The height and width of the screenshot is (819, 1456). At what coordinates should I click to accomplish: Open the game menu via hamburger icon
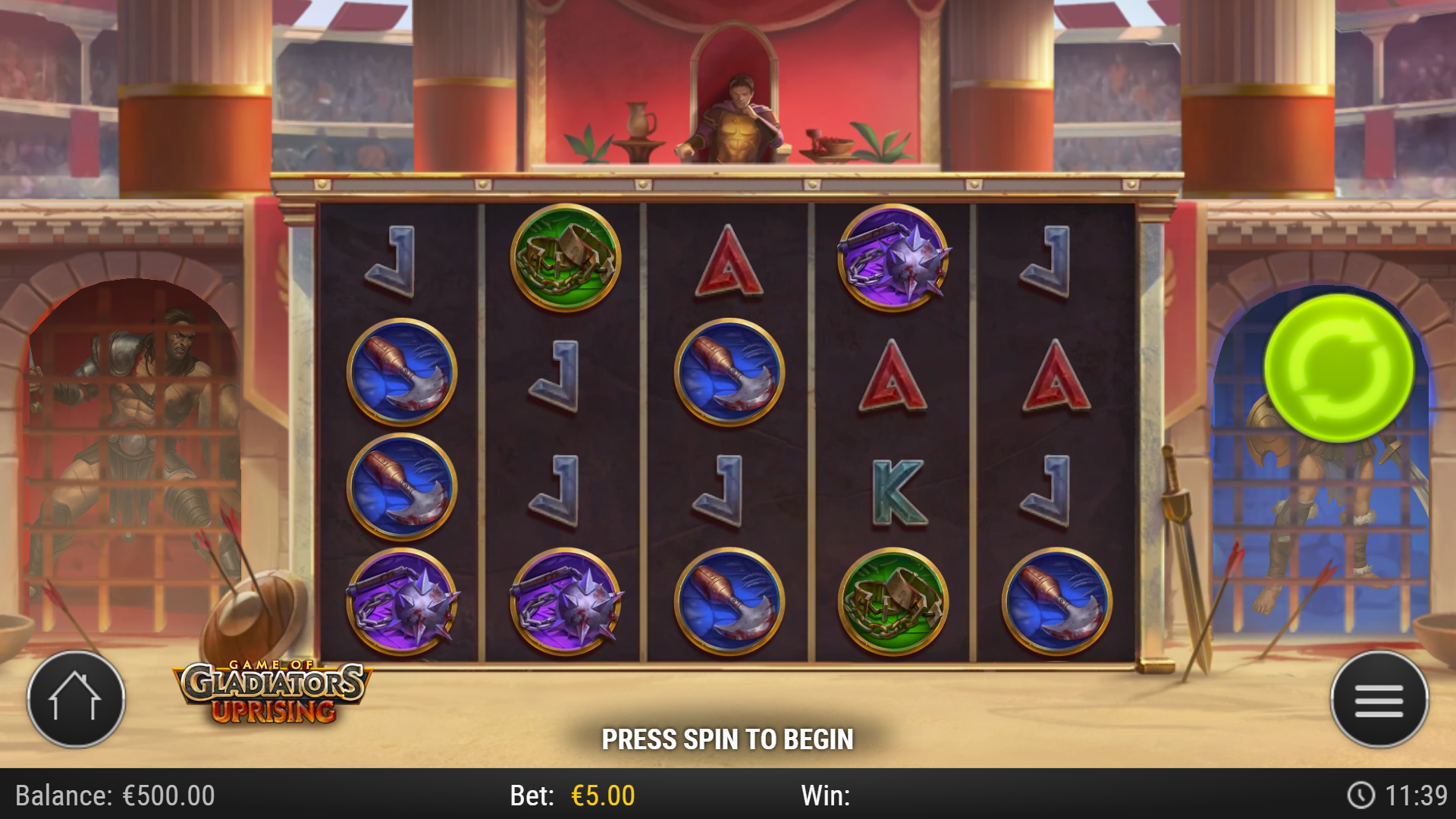coord(1382,699)
